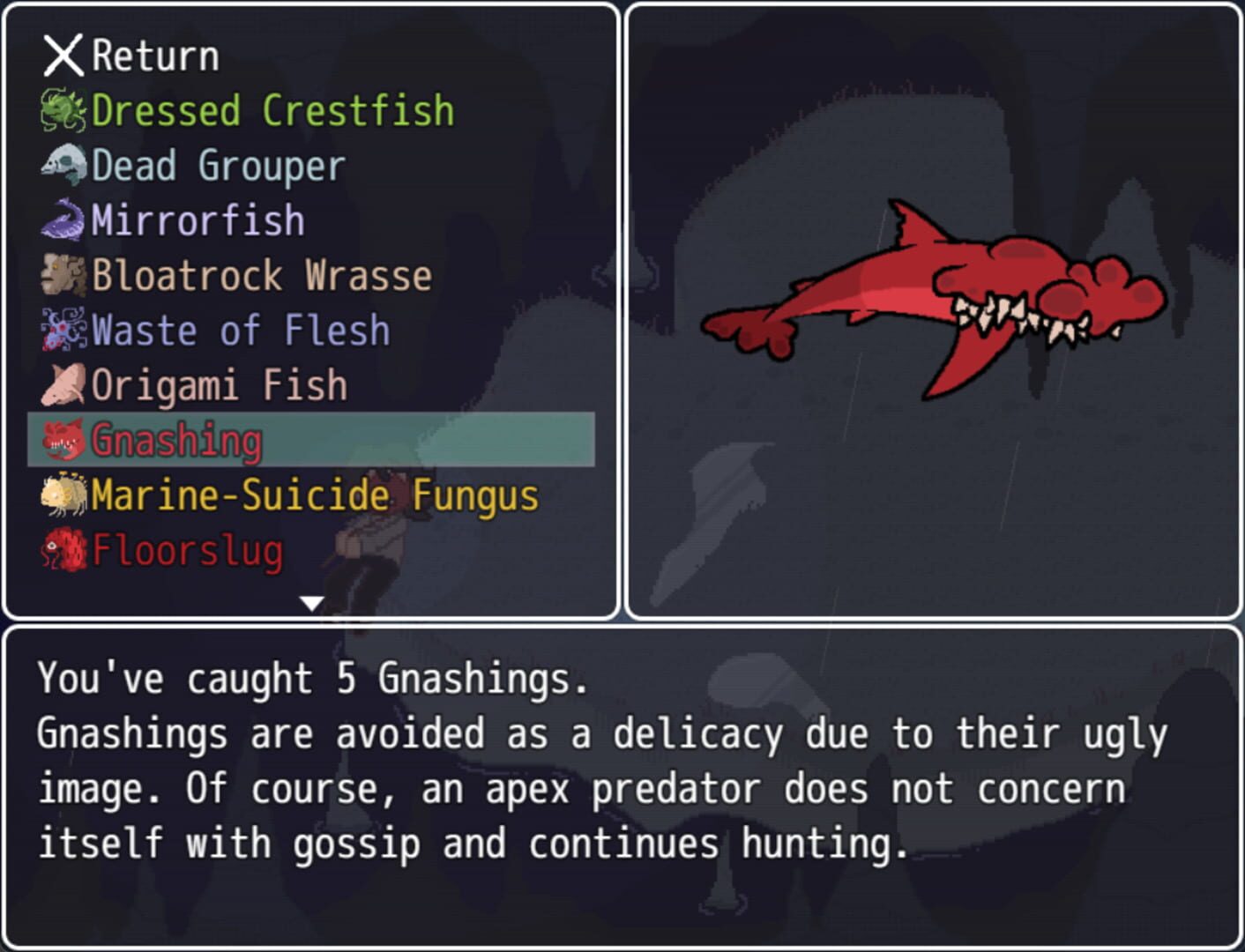1245x952 pixels.
Task: Click the Bloatrock Wrasse icon
Action: click(62, 275)
